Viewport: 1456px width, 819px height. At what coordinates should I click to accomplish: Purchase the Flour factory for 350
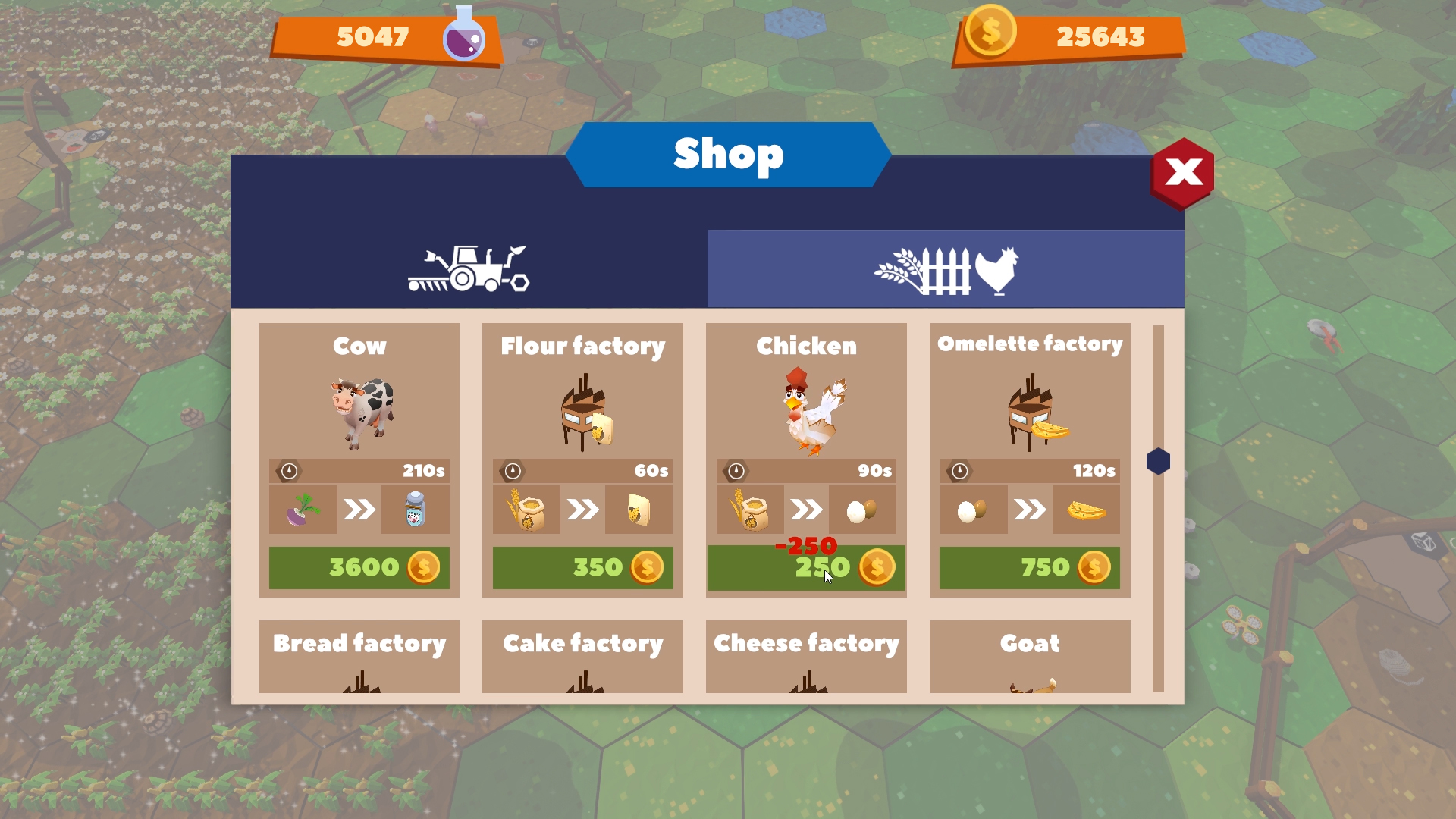(x=582, y=567)
